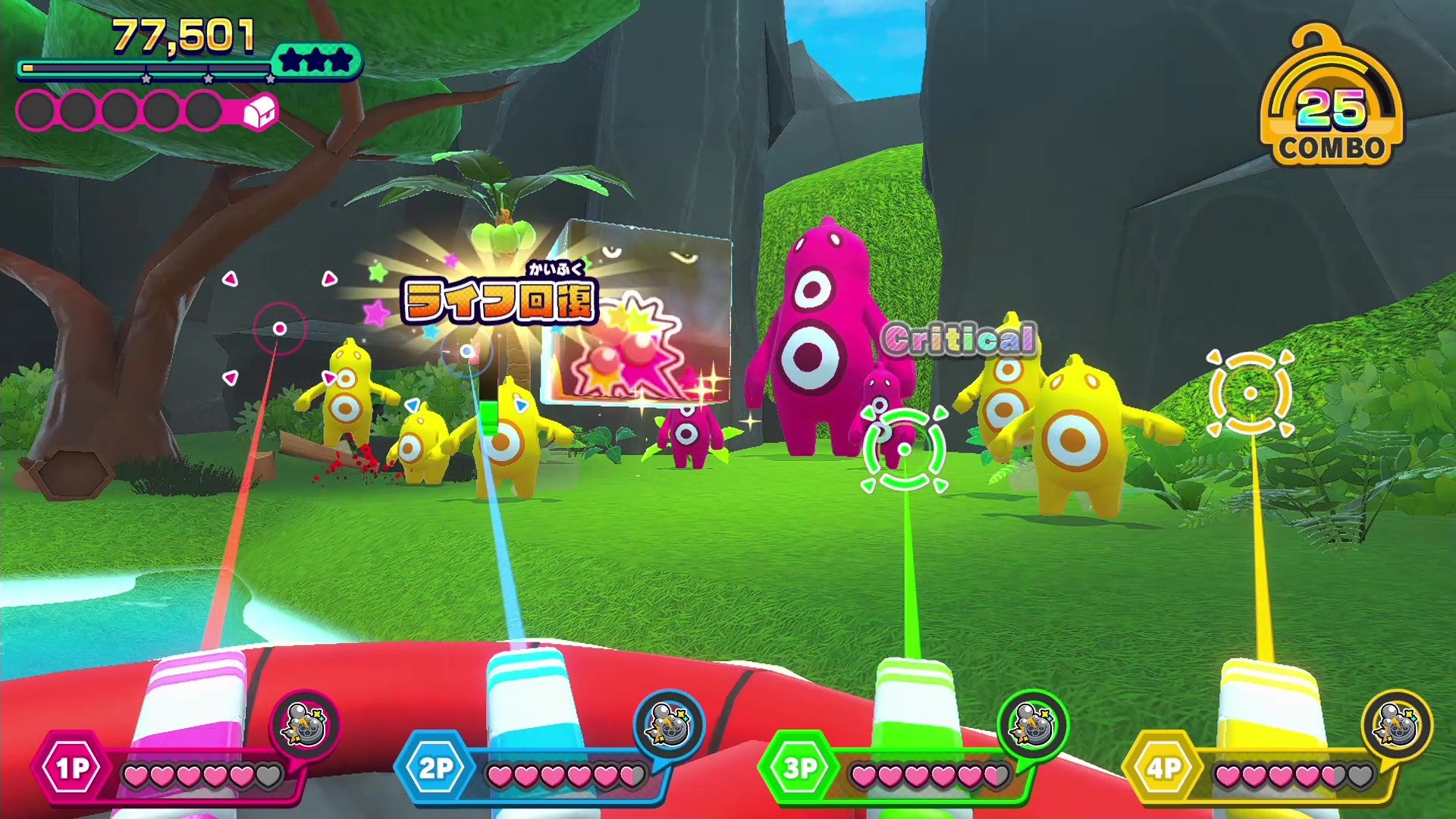Click the treasure chest icon on the pink gauge
Viewport: 1456px width, 819px height.
[258, 112]
